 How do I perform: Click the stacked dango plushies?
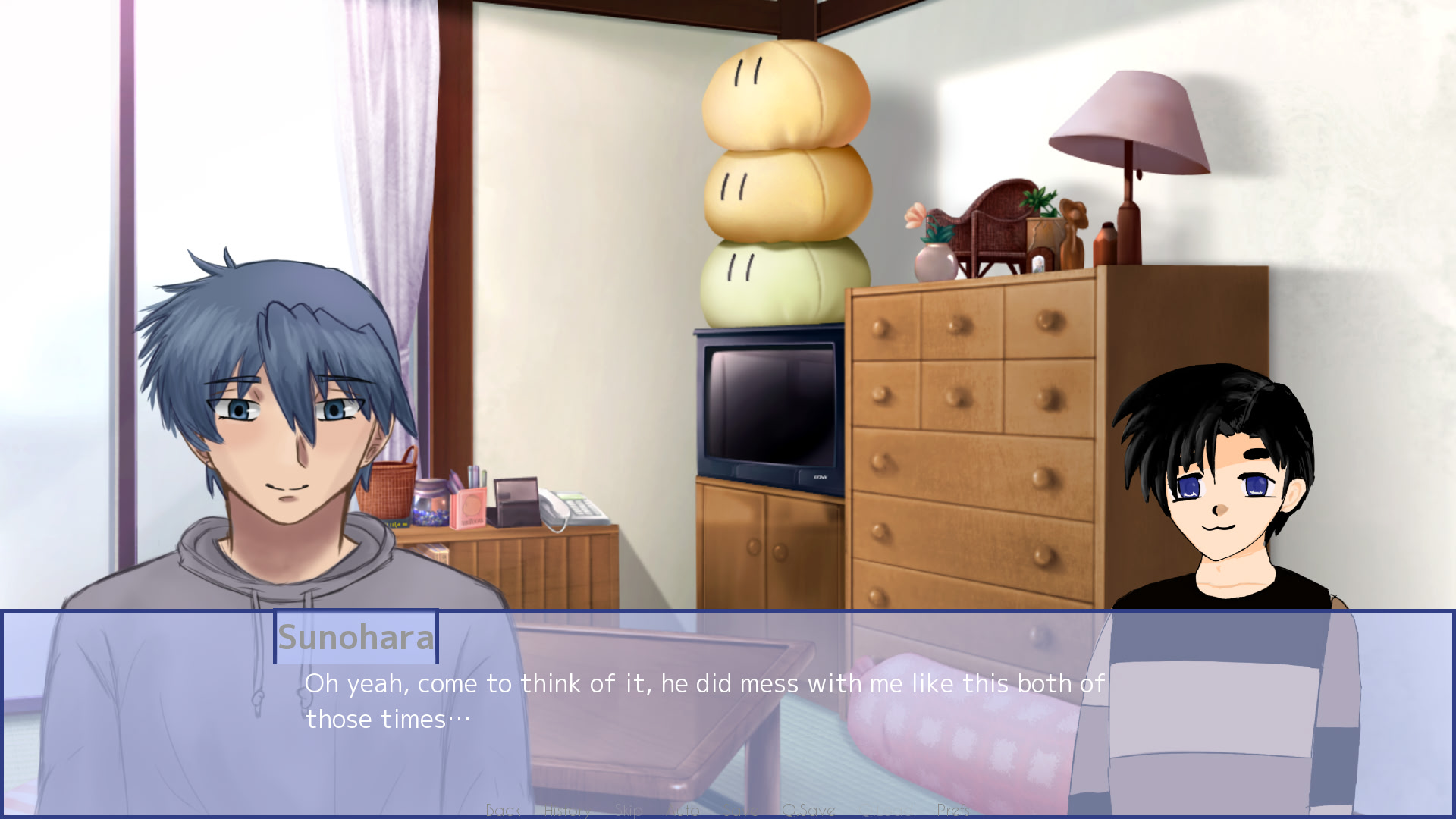point(785,190)
